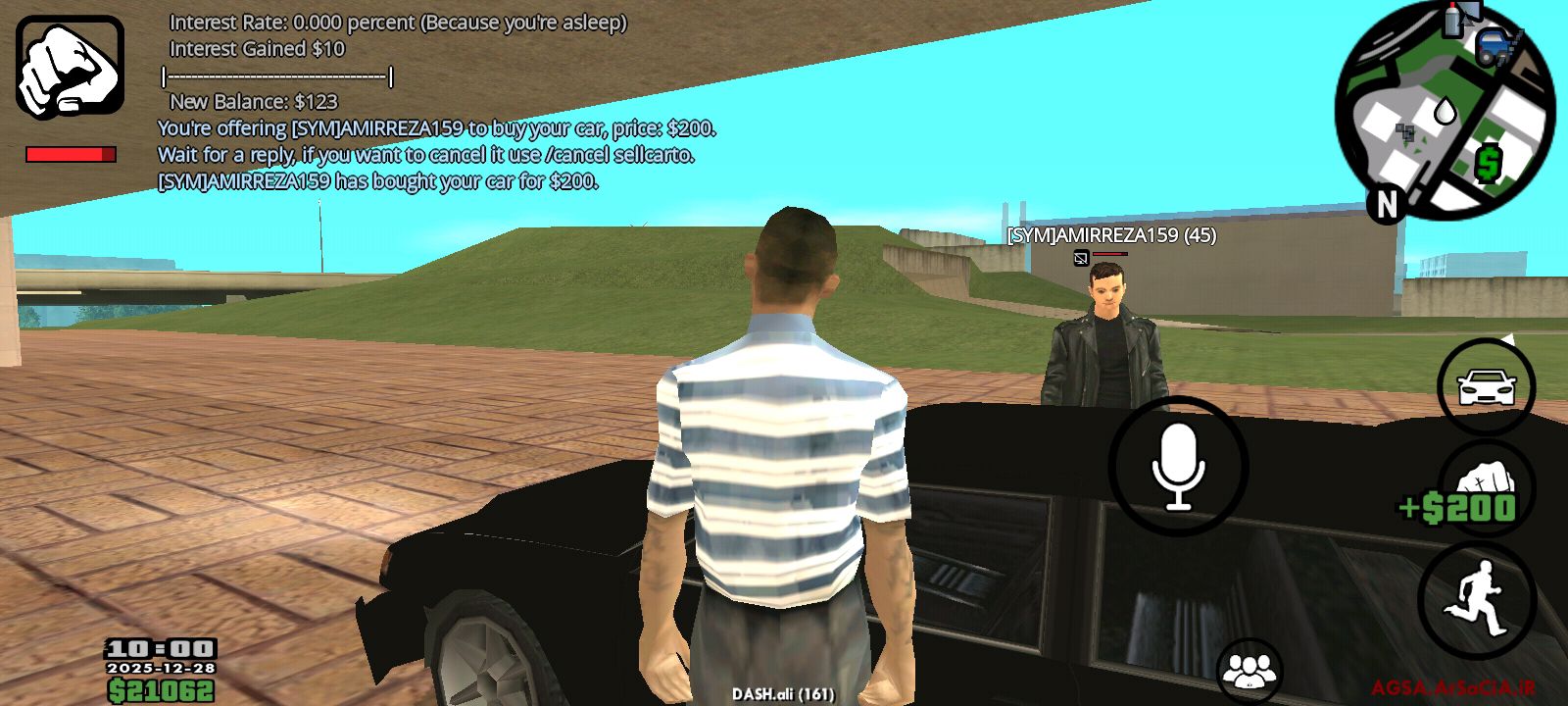Activate the microphone voice chat button
The image size is (1568, 706).
click(1178, 467)
